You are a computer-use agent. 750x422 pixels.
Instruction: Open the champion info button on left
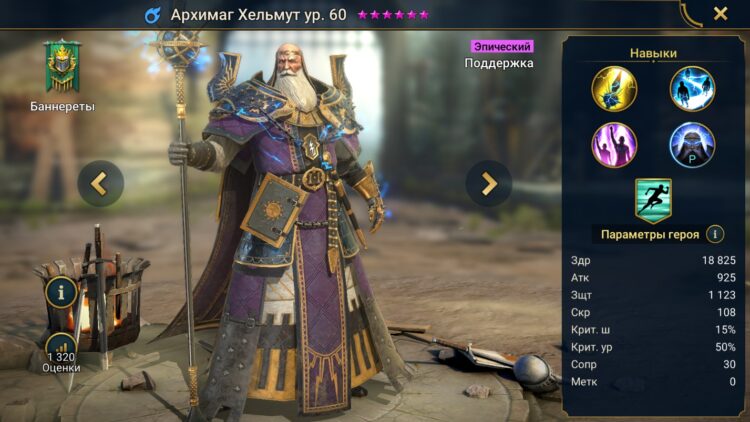pyautogui.click(x=62, y=293)
